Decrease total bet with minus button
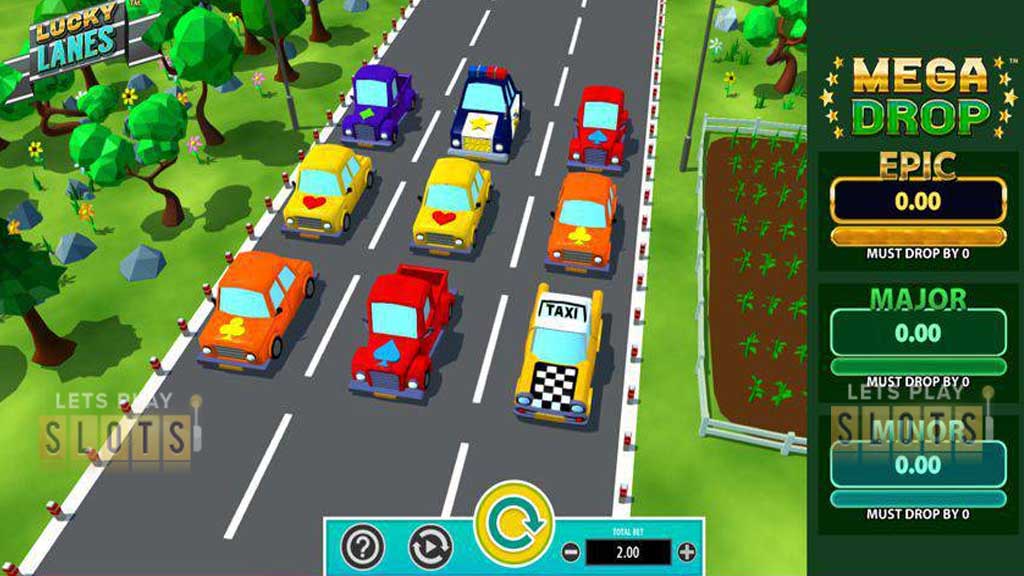Viewport: 1024px width, 576px height. pyautogui.click(x=570, y=552)
